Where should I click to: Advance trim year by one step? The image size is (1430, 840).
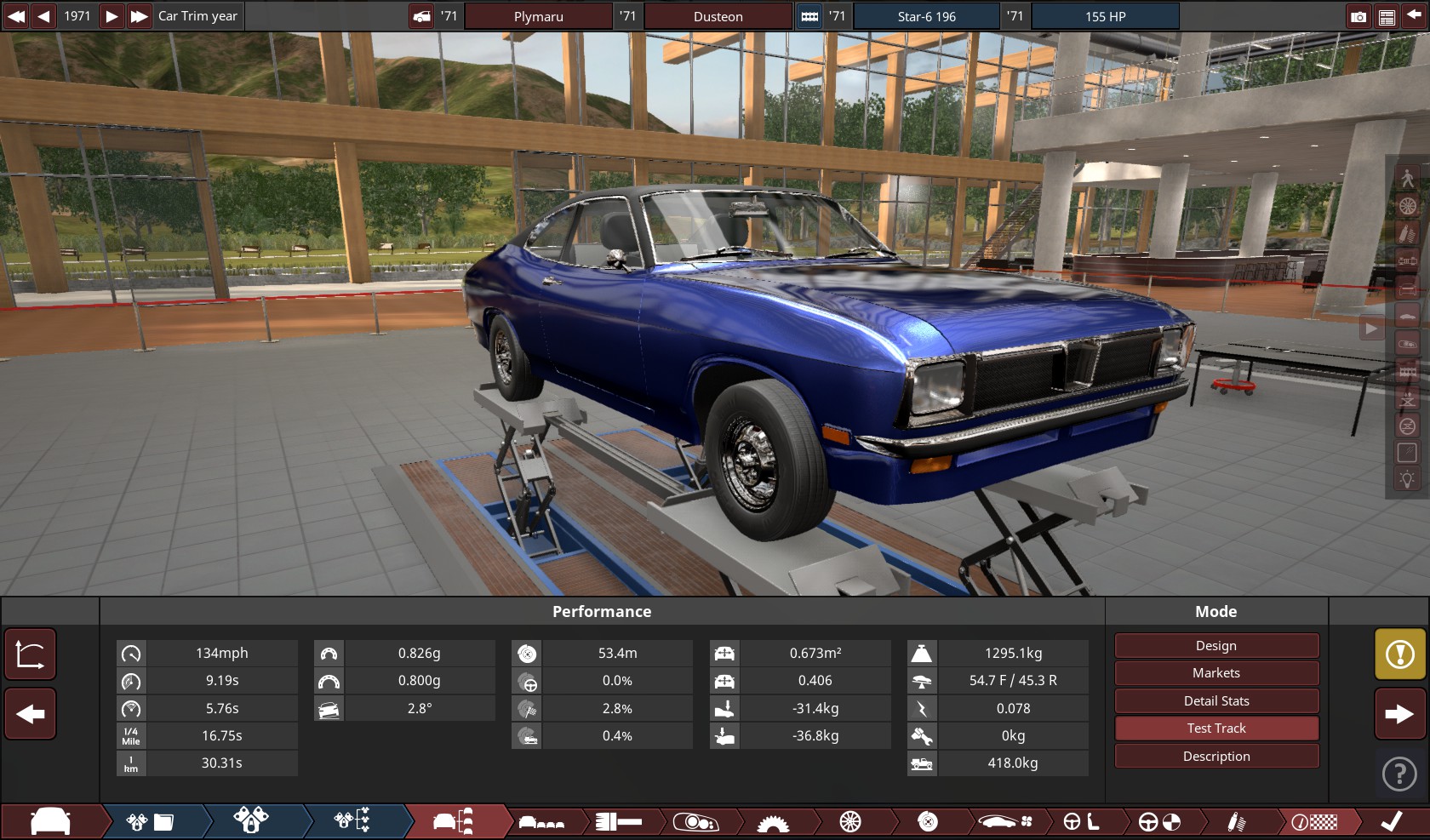click(x=112, y=16)
